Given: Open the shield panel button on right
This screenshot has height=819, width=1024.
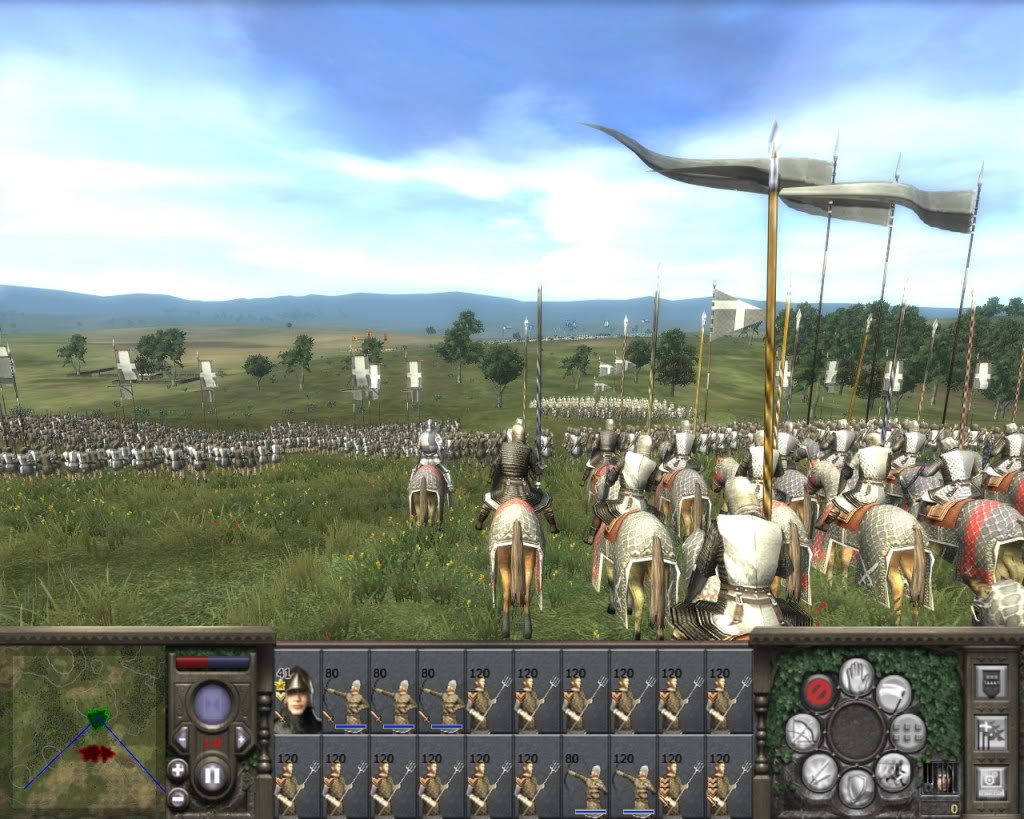Looking at the screenshot, I should pos(990,681).
